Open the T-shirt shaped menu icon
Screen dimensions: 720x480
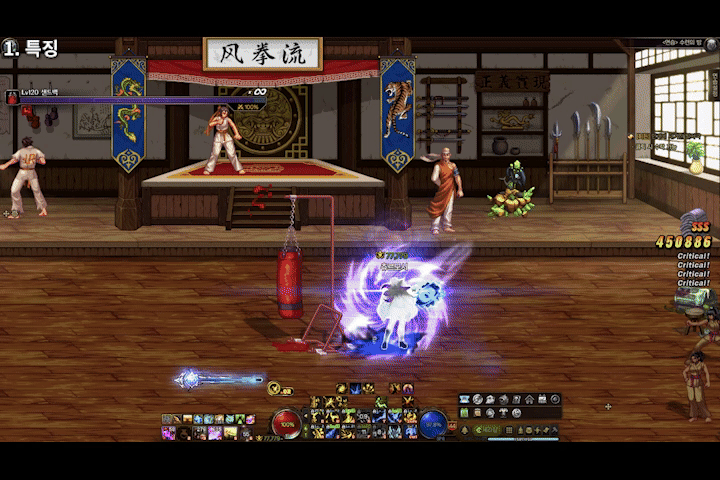click(x=503, y=413)
